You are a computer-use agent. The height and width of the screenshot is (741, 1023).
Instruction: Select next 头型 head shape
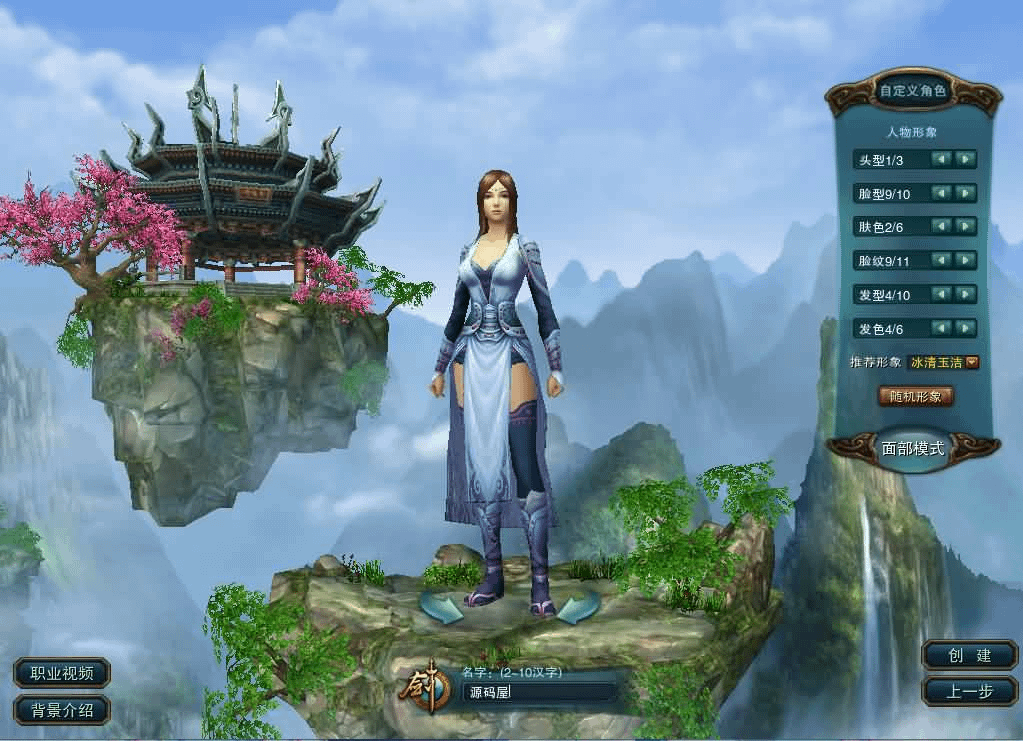pos(964,159)
